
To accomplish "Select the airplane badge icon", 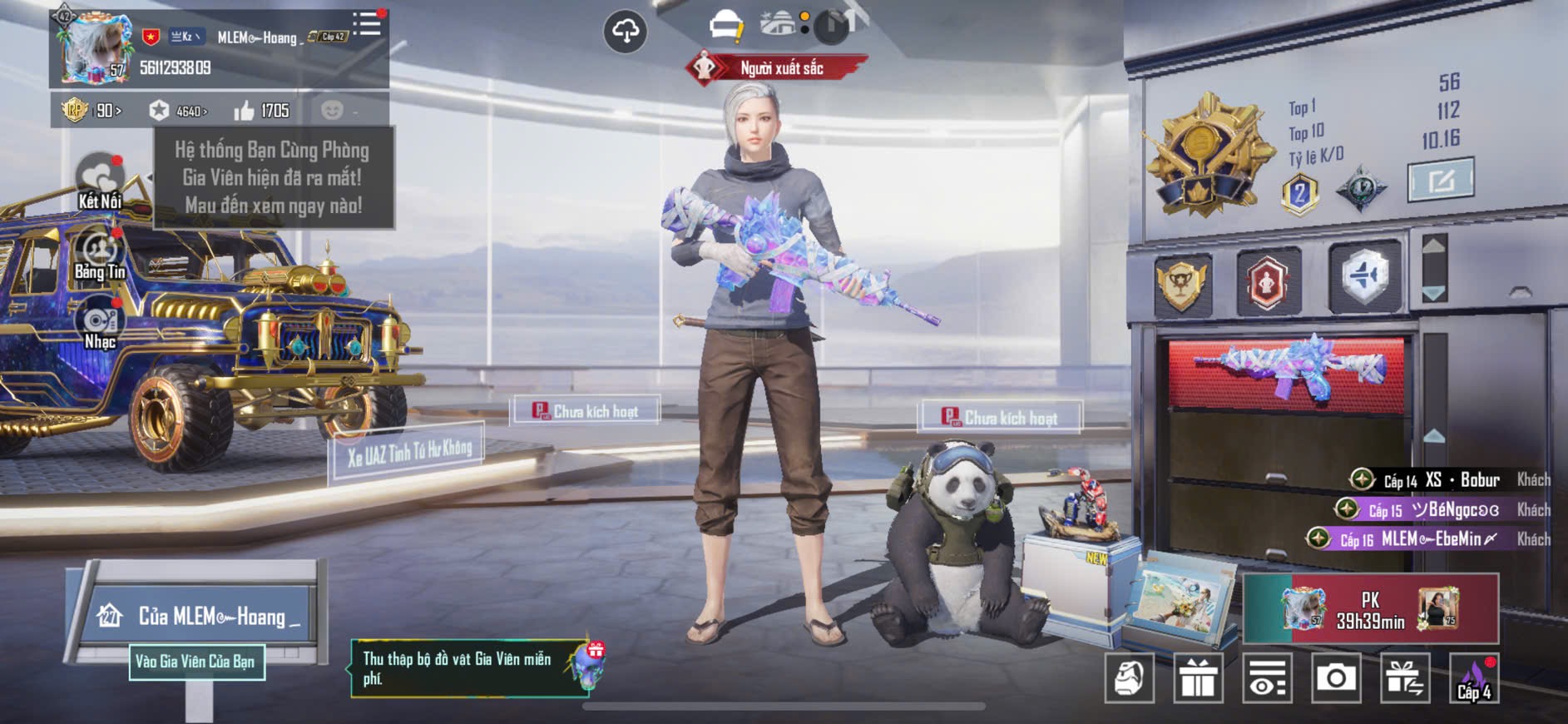I will point(1364,275).
